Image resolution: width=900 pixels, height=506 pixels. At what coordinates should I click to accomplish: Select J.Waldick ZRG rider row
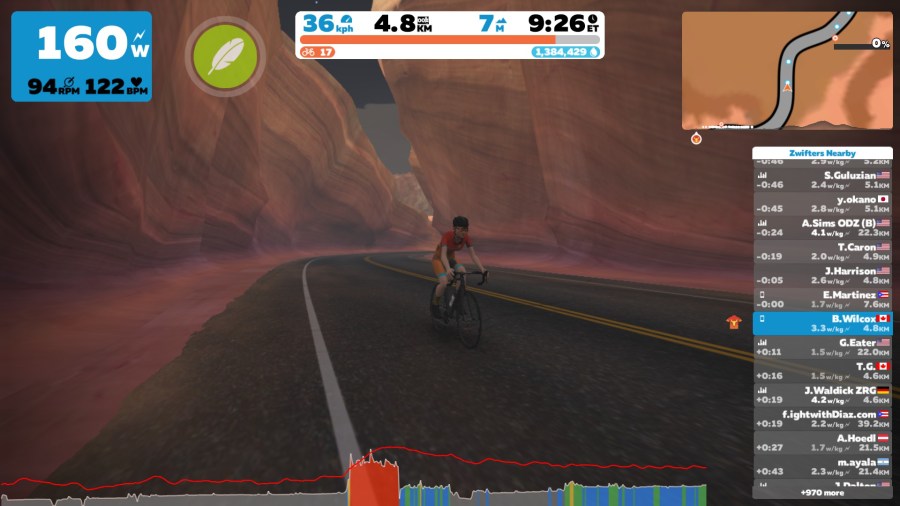pyautogui.click(x=822, y=395)
